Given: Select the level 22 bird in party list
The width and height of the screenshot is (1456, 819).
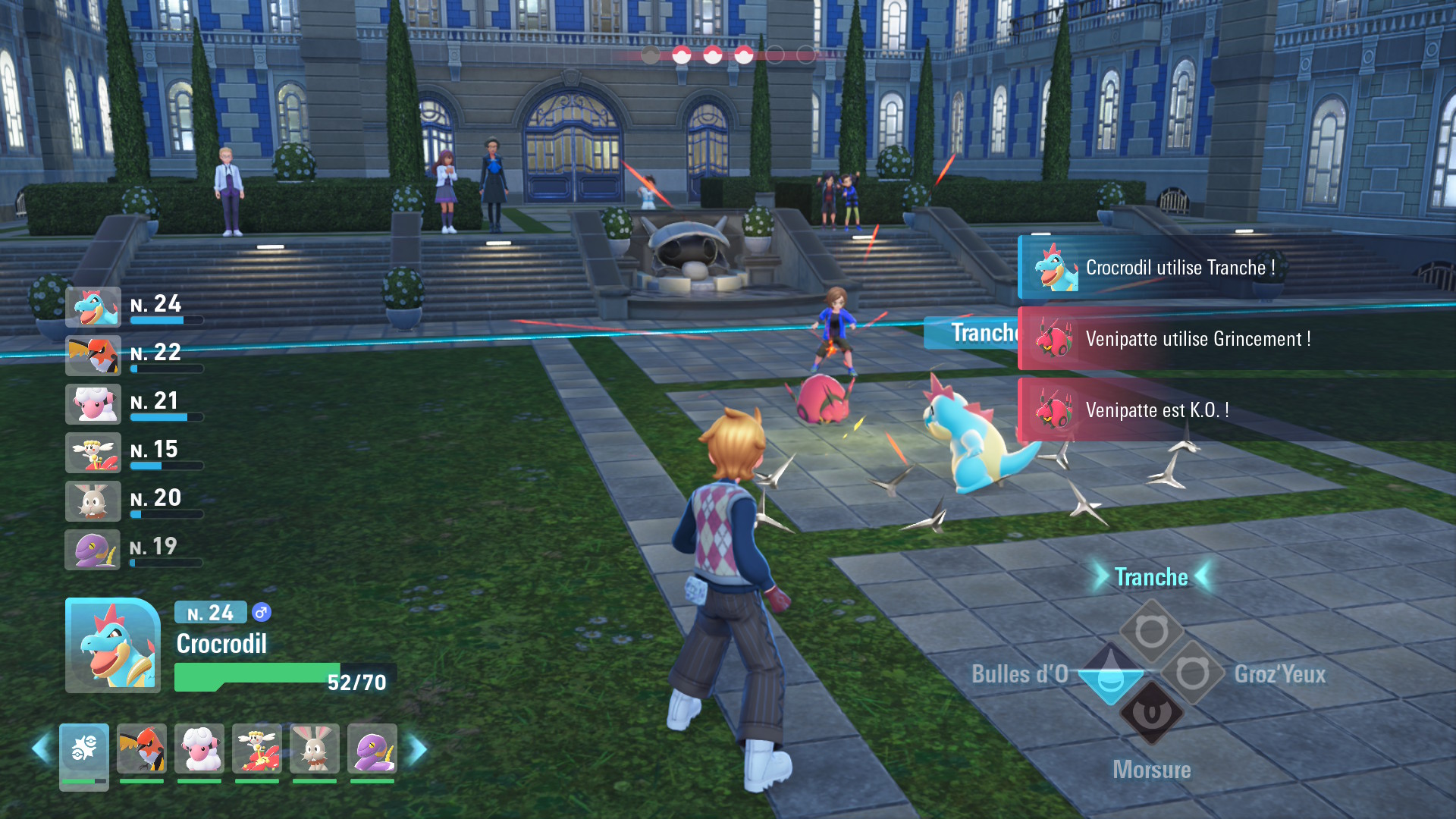Looking at the screenshot, I should 94,356.
